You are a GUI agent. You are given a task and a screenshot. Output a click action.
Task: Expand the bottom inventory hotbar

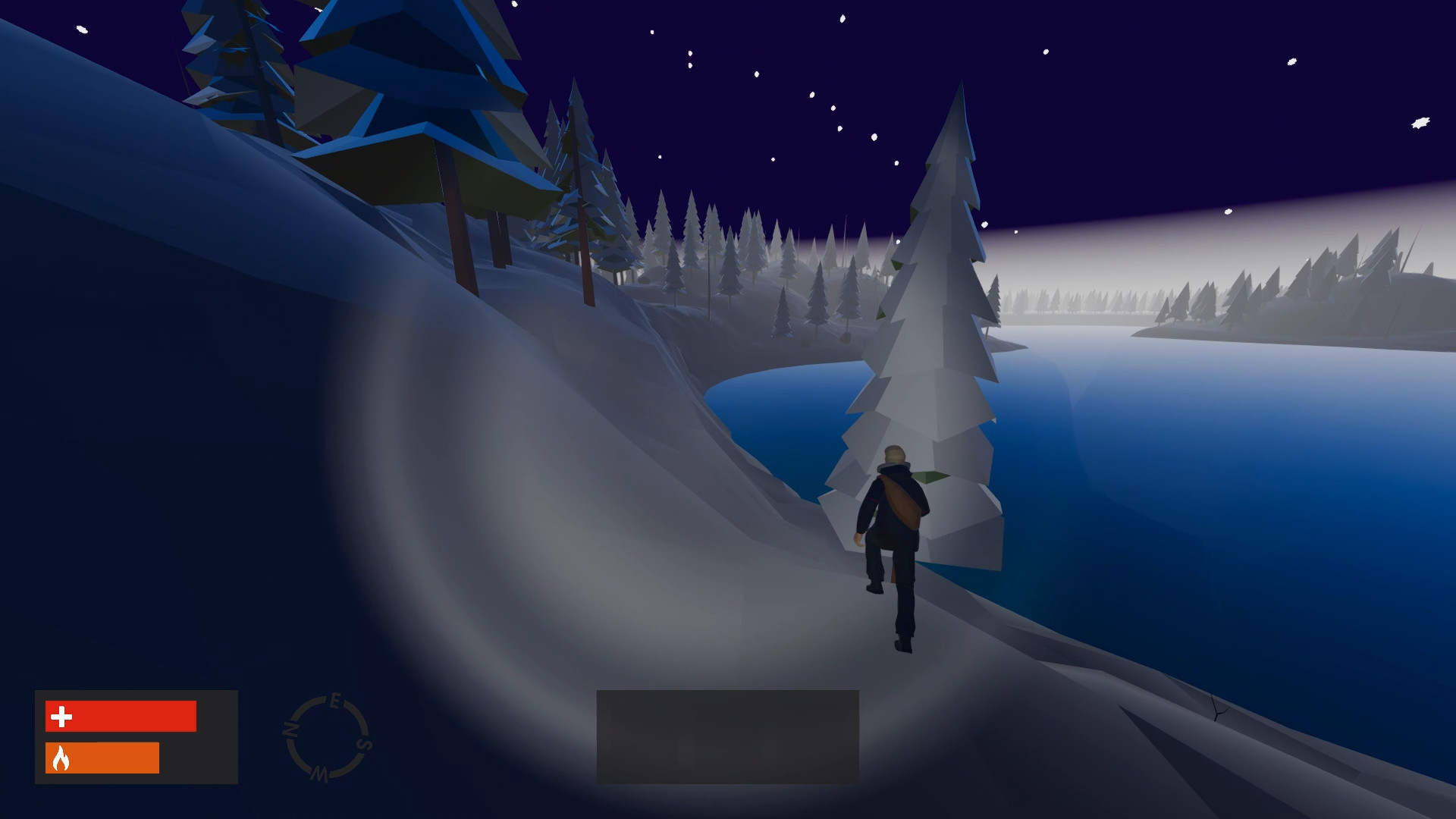pyautogui.click(x=728, y=736)
